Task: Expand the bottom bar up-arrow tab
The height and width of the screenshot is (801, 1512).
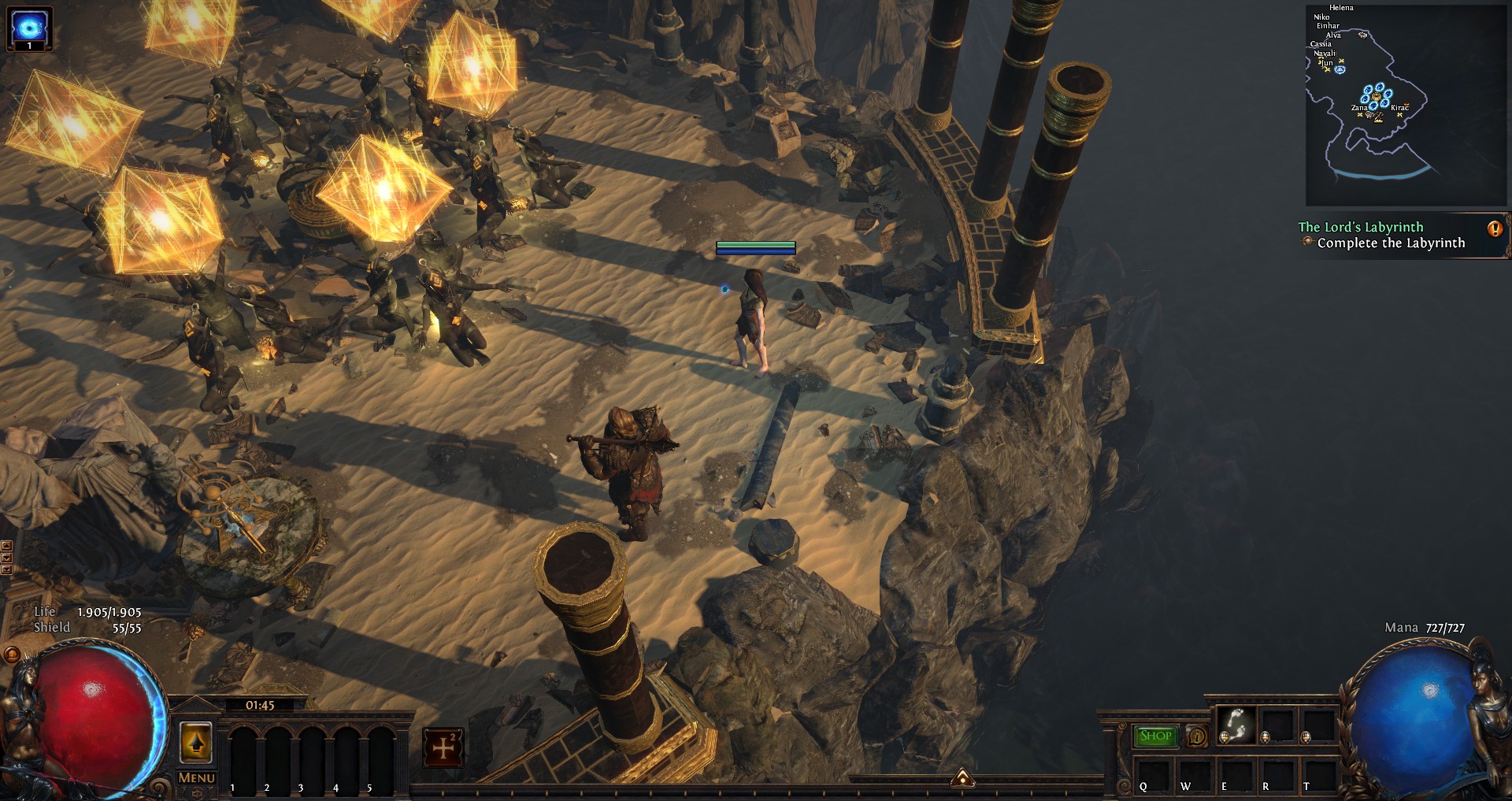Action: pyautogui.click(x=962, y=779)
